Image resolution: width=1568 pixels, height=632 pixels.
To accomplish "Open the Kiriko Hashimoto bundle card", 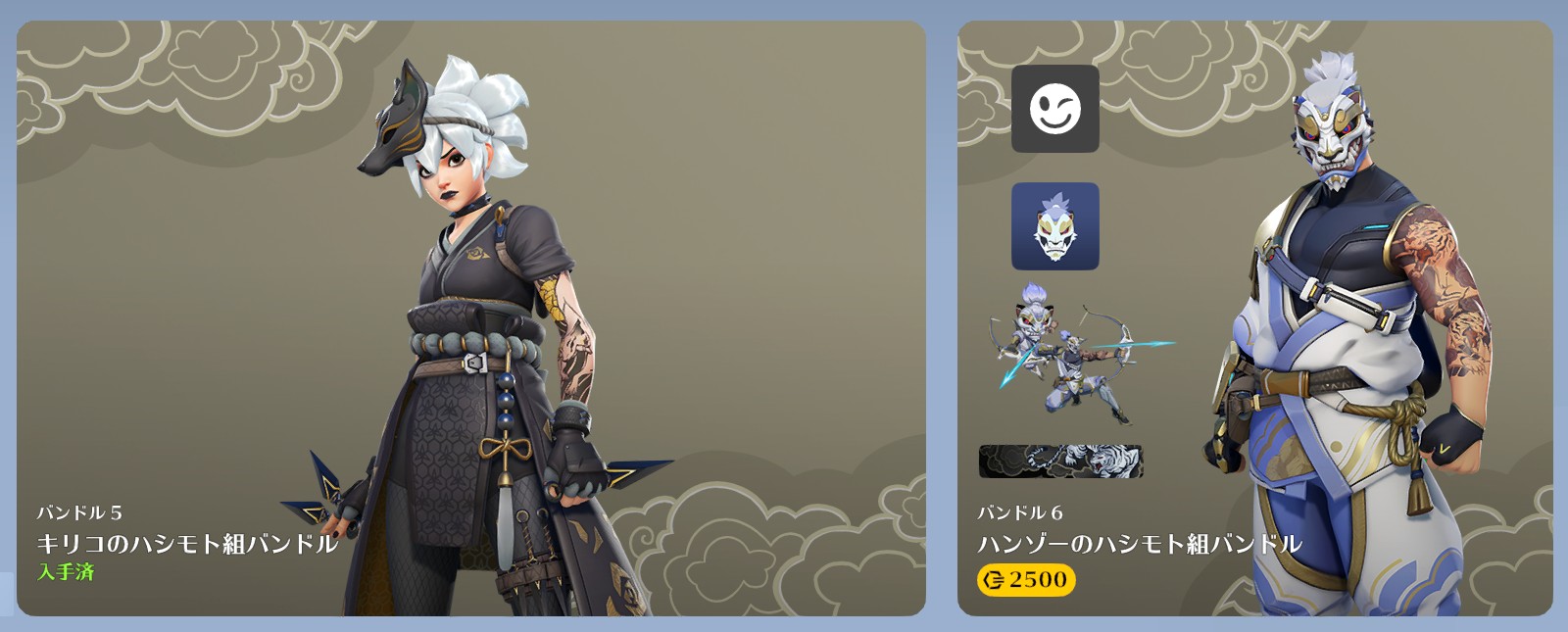I will click(x=470, y=318).
